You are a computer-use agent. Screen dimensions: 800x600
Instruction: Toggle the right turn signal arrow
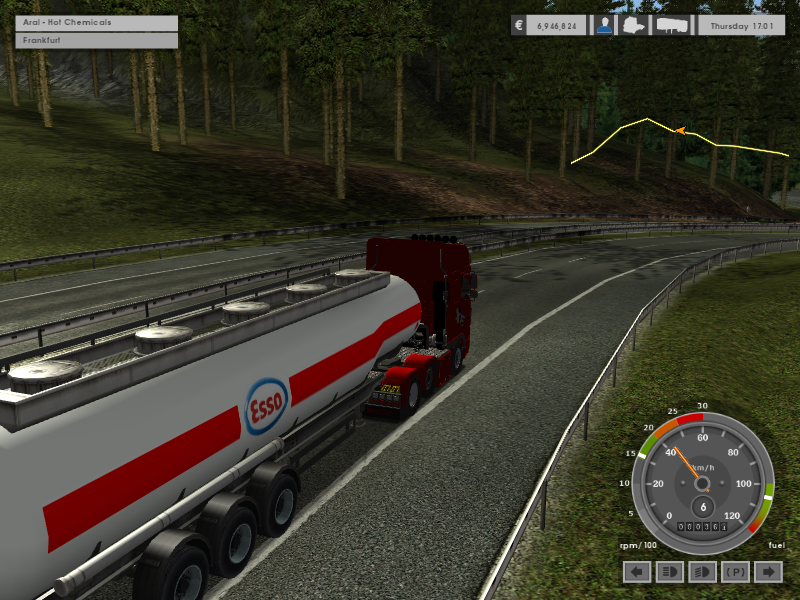768,571
